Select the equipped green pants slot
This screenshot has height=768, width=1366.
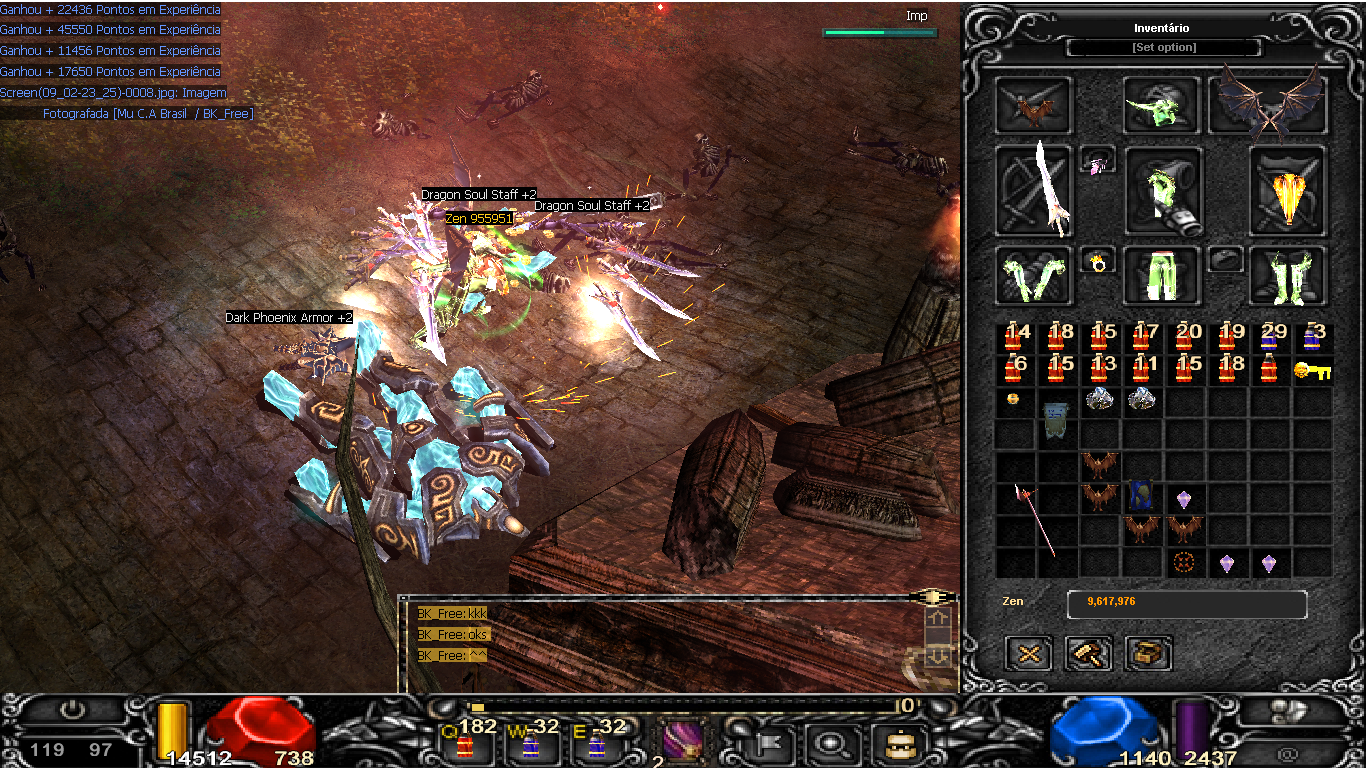pos(1161,275)
